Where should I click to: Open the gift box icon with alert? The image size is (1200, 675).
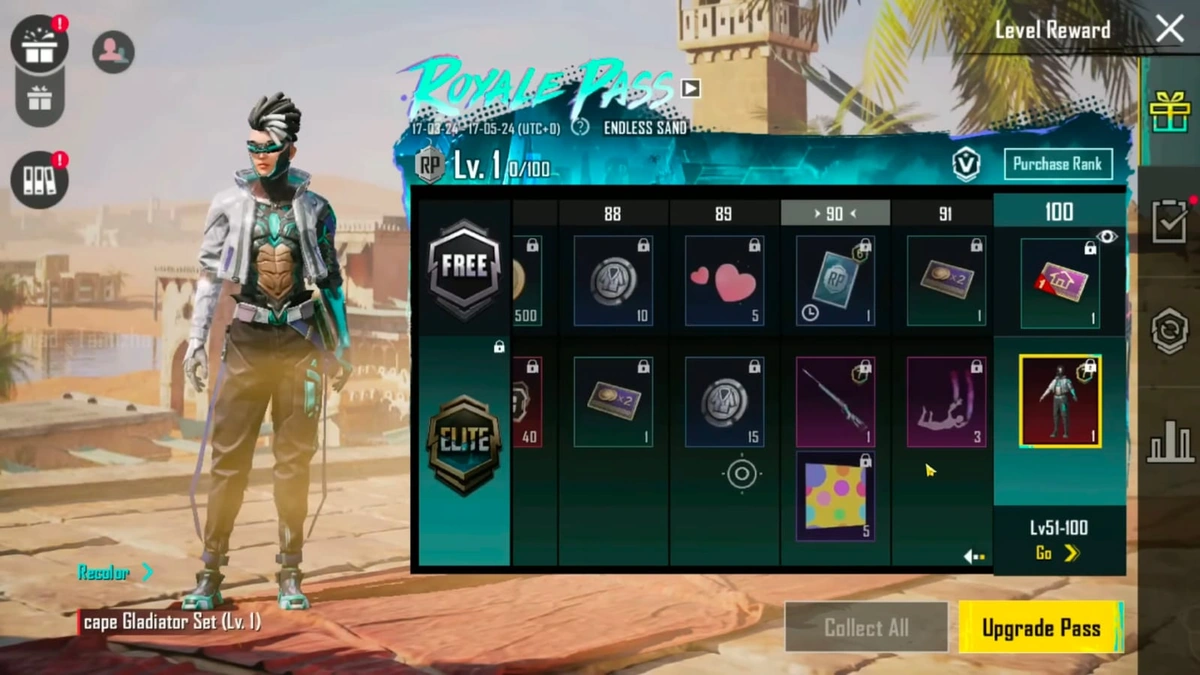39,45
